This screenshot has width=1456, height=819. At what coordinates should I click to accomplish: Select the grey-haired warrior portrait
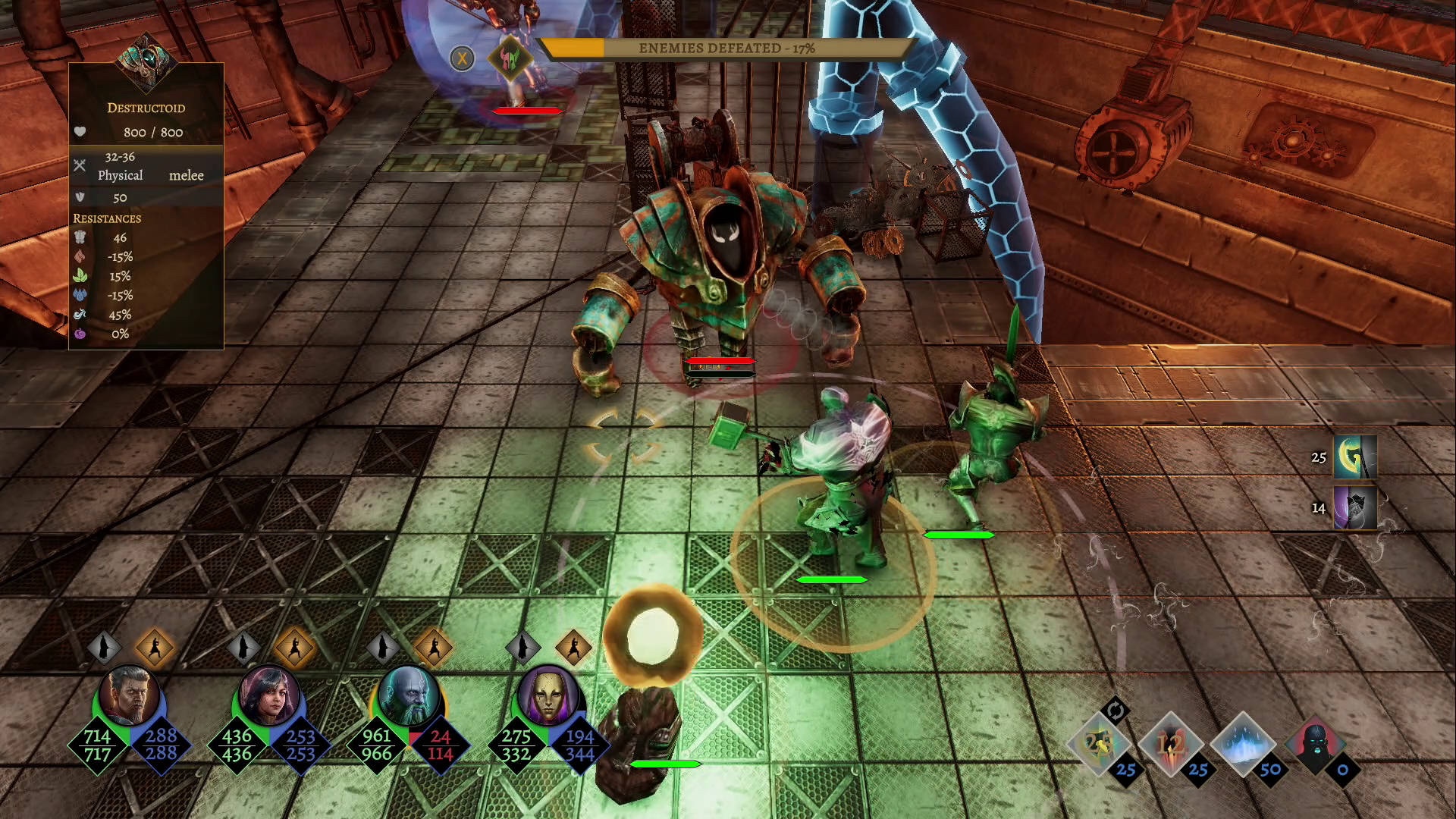click(129, 696)
